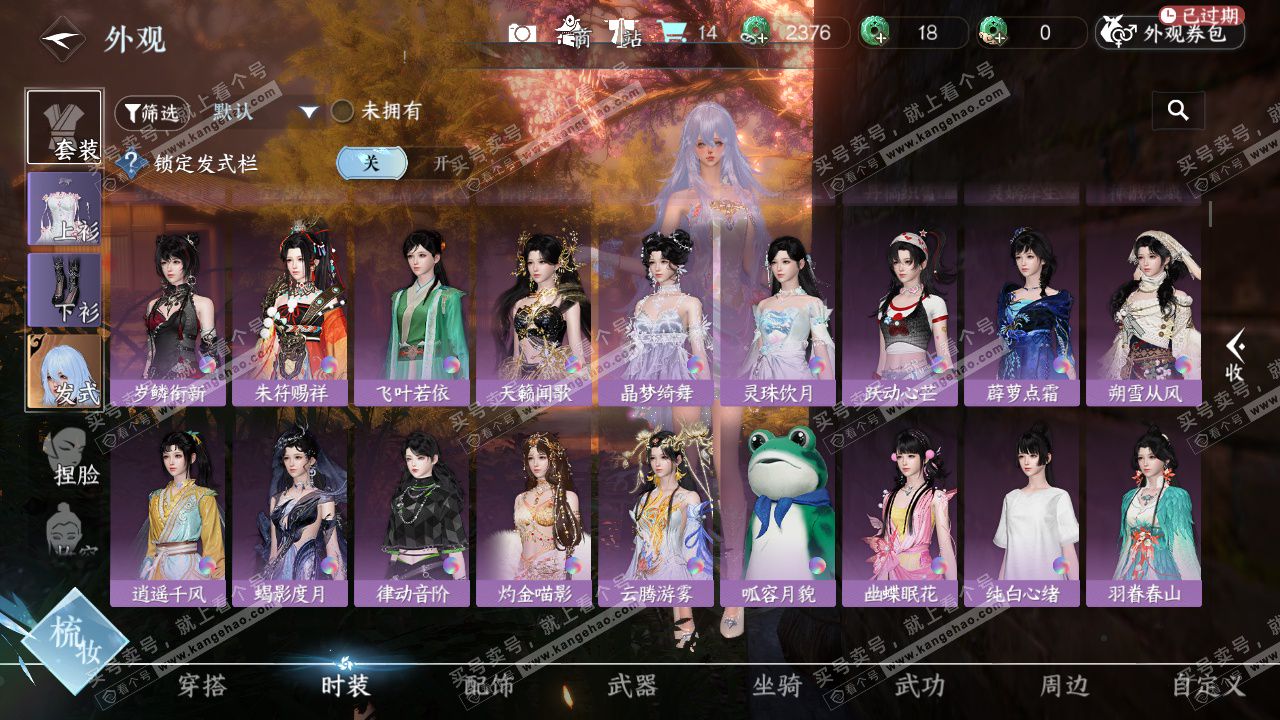Collapse the panel with the 收 arrow
Image resolution: width=1280 pixels, height=720 pixels.
tap(1236, 356)
